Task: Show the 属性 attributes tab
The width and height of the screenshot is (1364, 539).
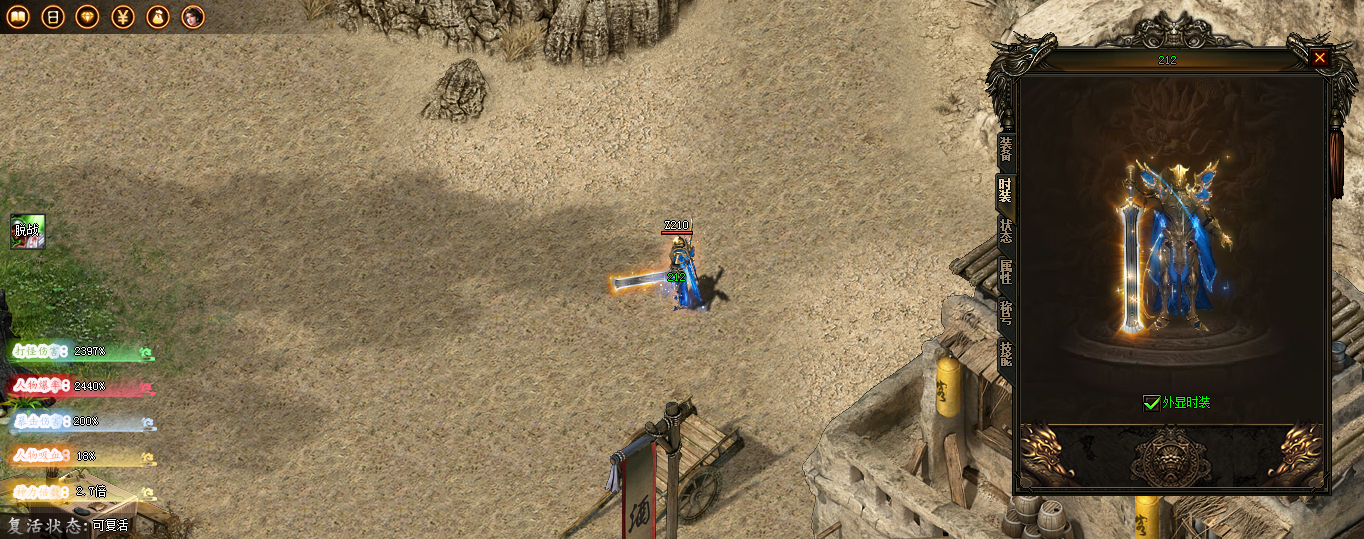Action: pyautogui.click(x=1005, y=272)
